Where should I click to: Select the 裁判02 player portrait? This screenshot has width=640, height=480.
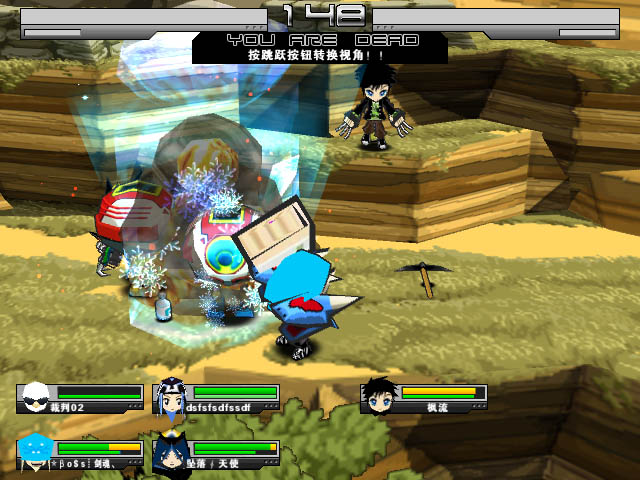click(x=35, y=396)
